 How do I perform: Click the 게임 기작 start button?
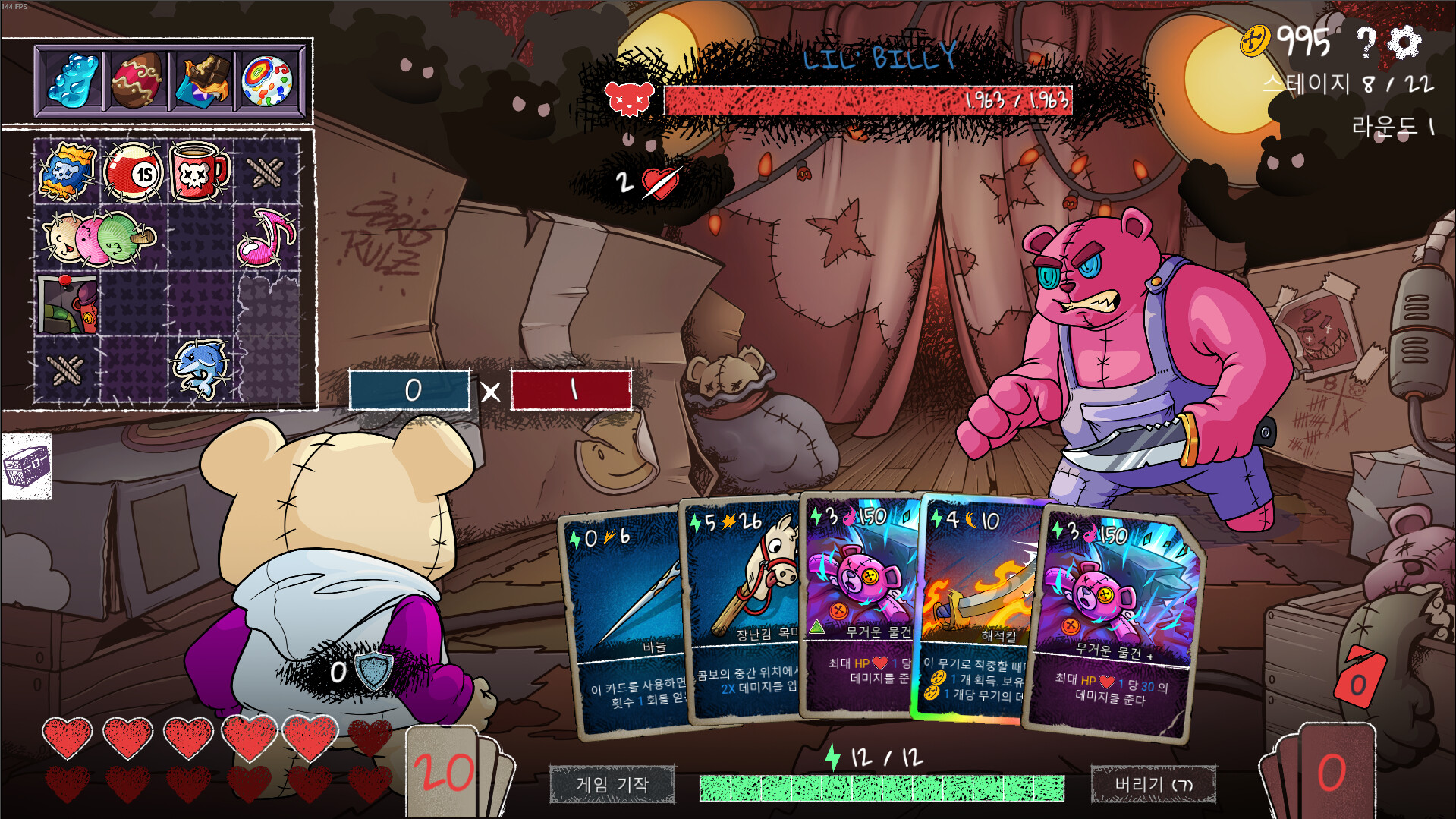pyautogui.click(x=612, y=784)
